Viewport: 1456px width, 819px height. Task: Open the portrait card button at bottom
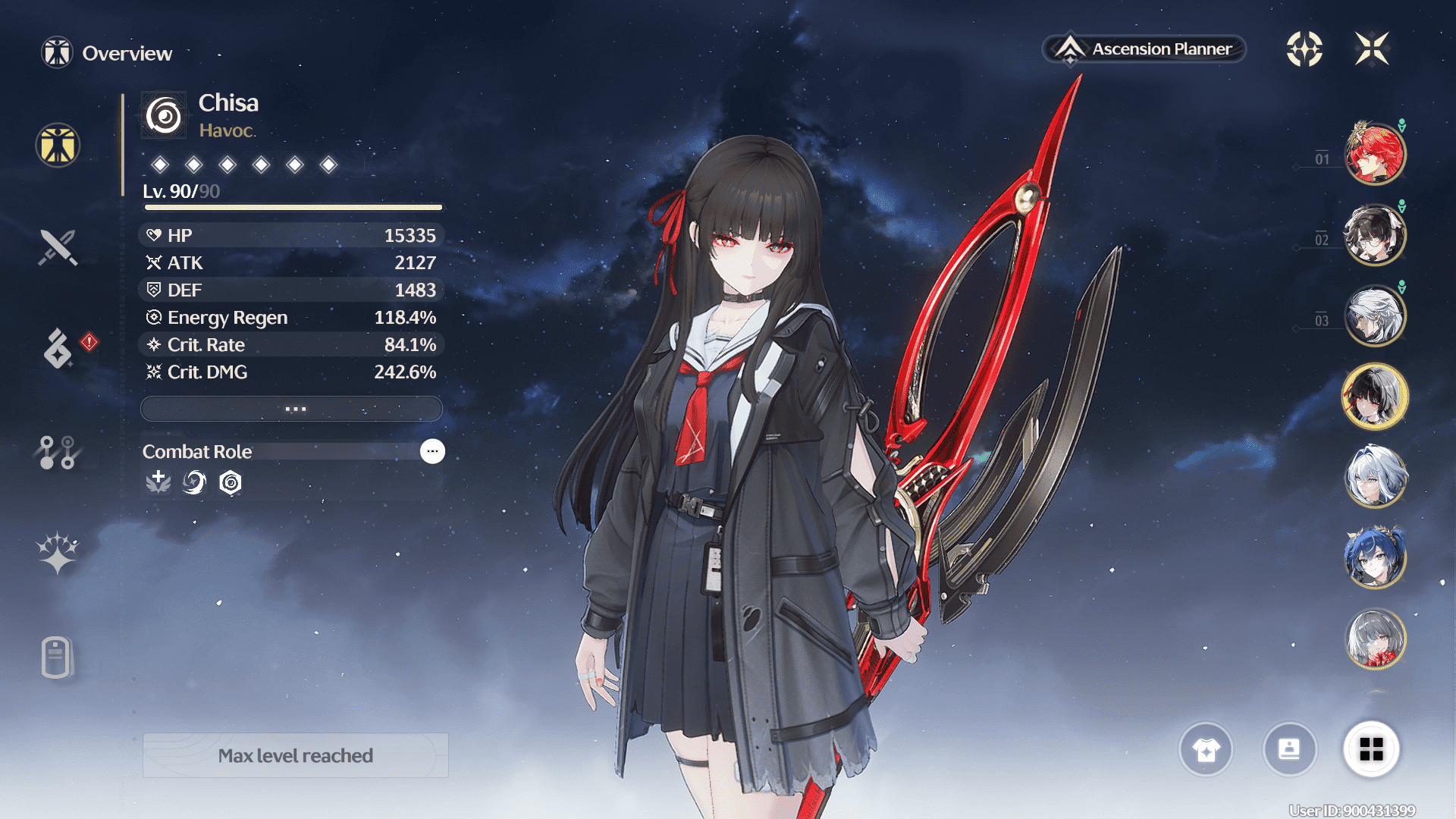1289,750
